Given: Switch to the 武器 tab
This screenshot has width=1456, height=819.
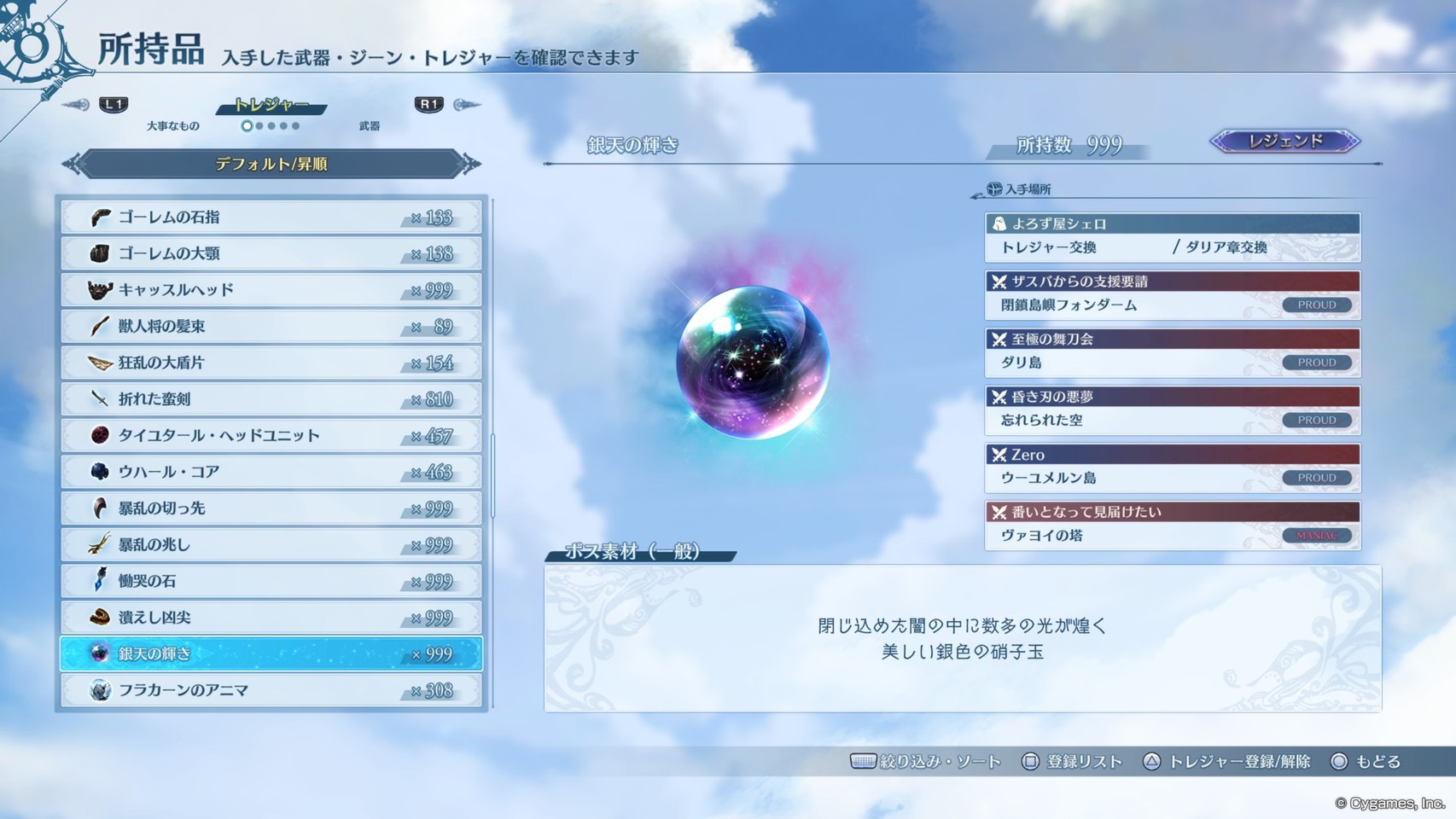Looking at the screenshot, I should (x=369, y=126).
